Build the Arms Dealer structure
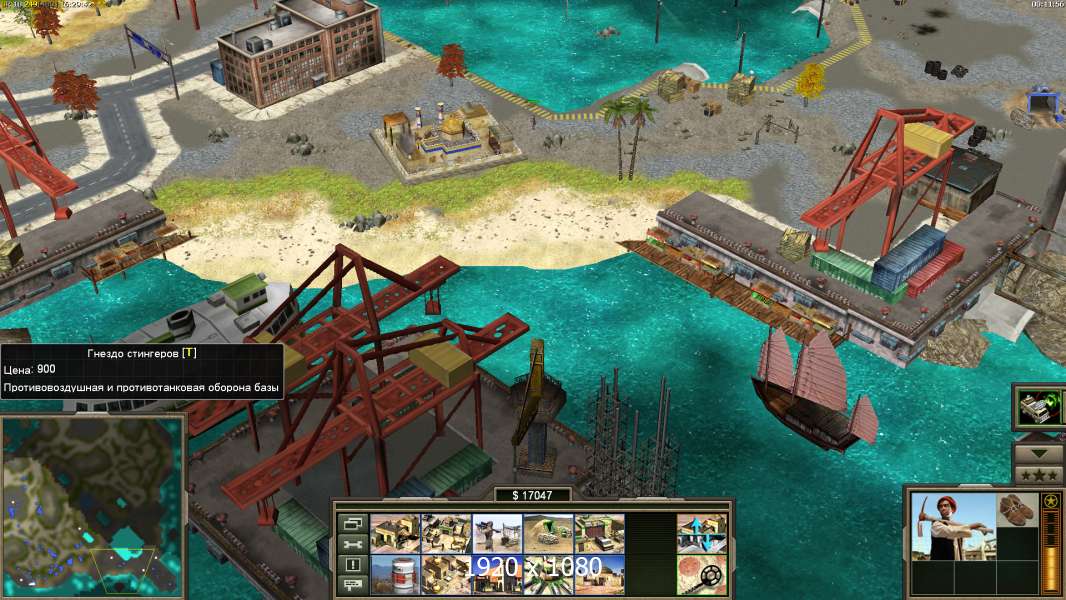Viewport: 1066px width, 600px height. coord(599,534)
